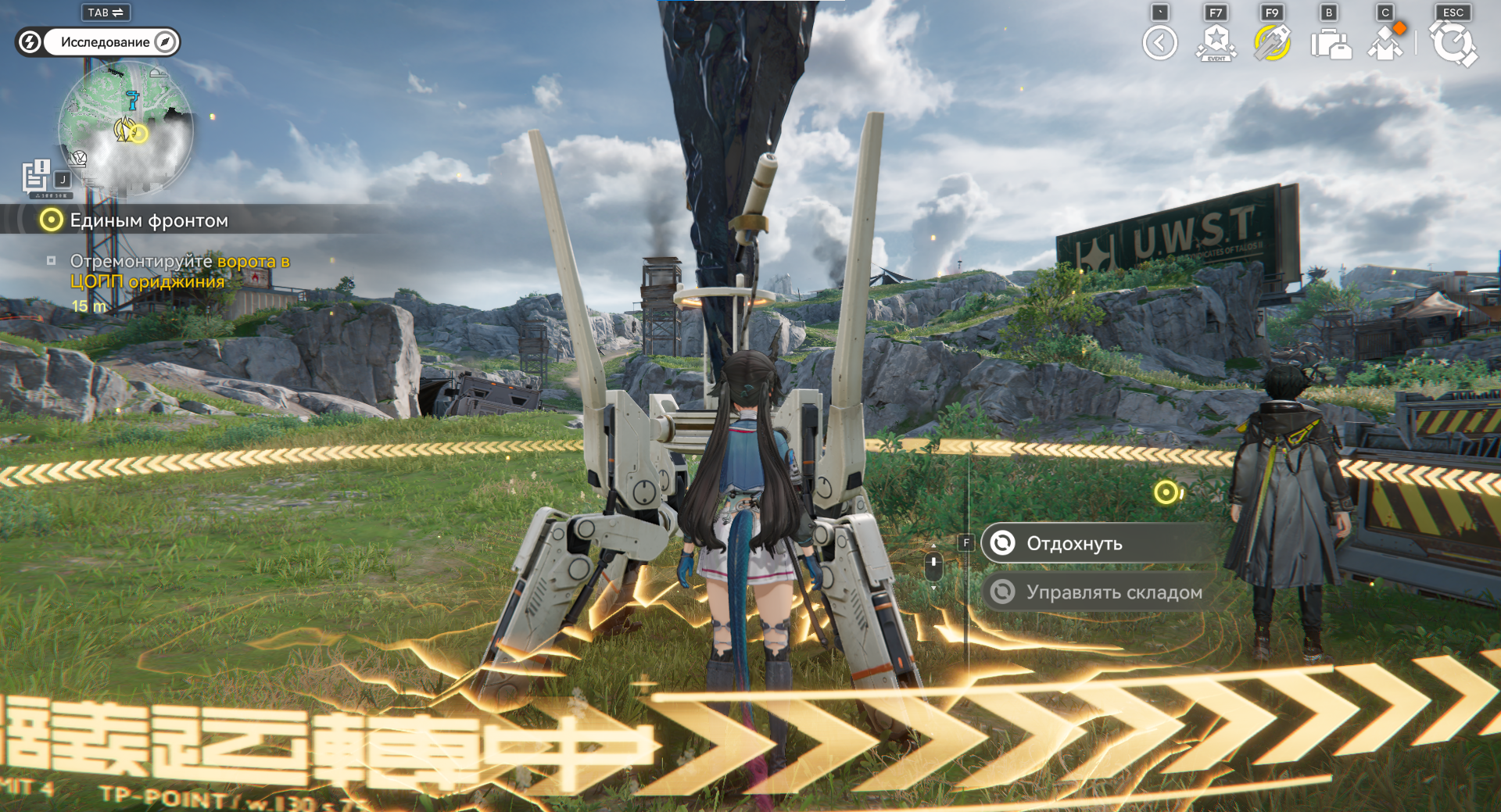Open the operators icon with orange notification
Viewport: 1501px width, 812px height.
pos(1386,43)
